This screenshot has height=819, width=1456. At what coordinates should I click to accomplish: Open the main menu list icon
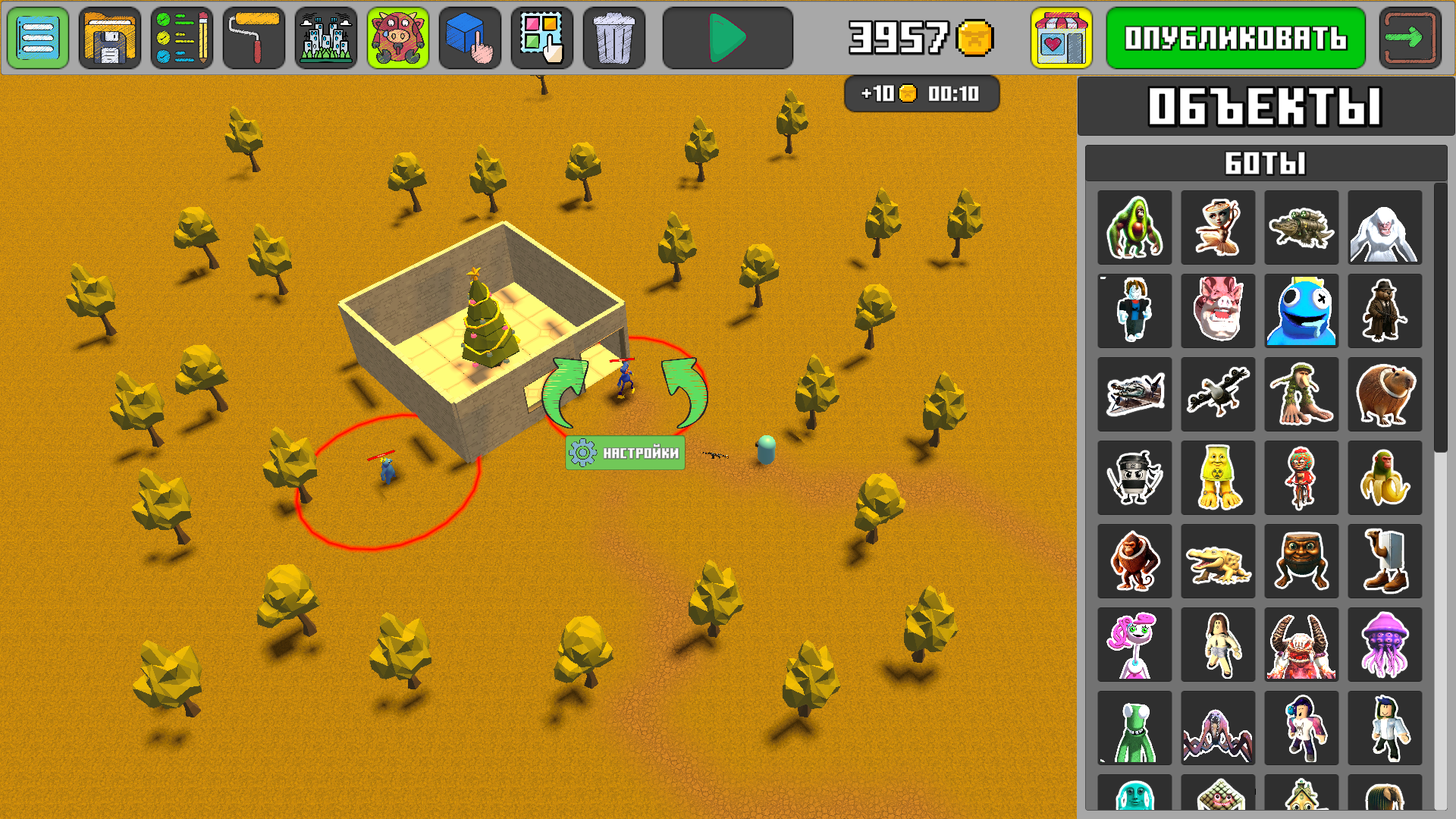tap(36, 36)
